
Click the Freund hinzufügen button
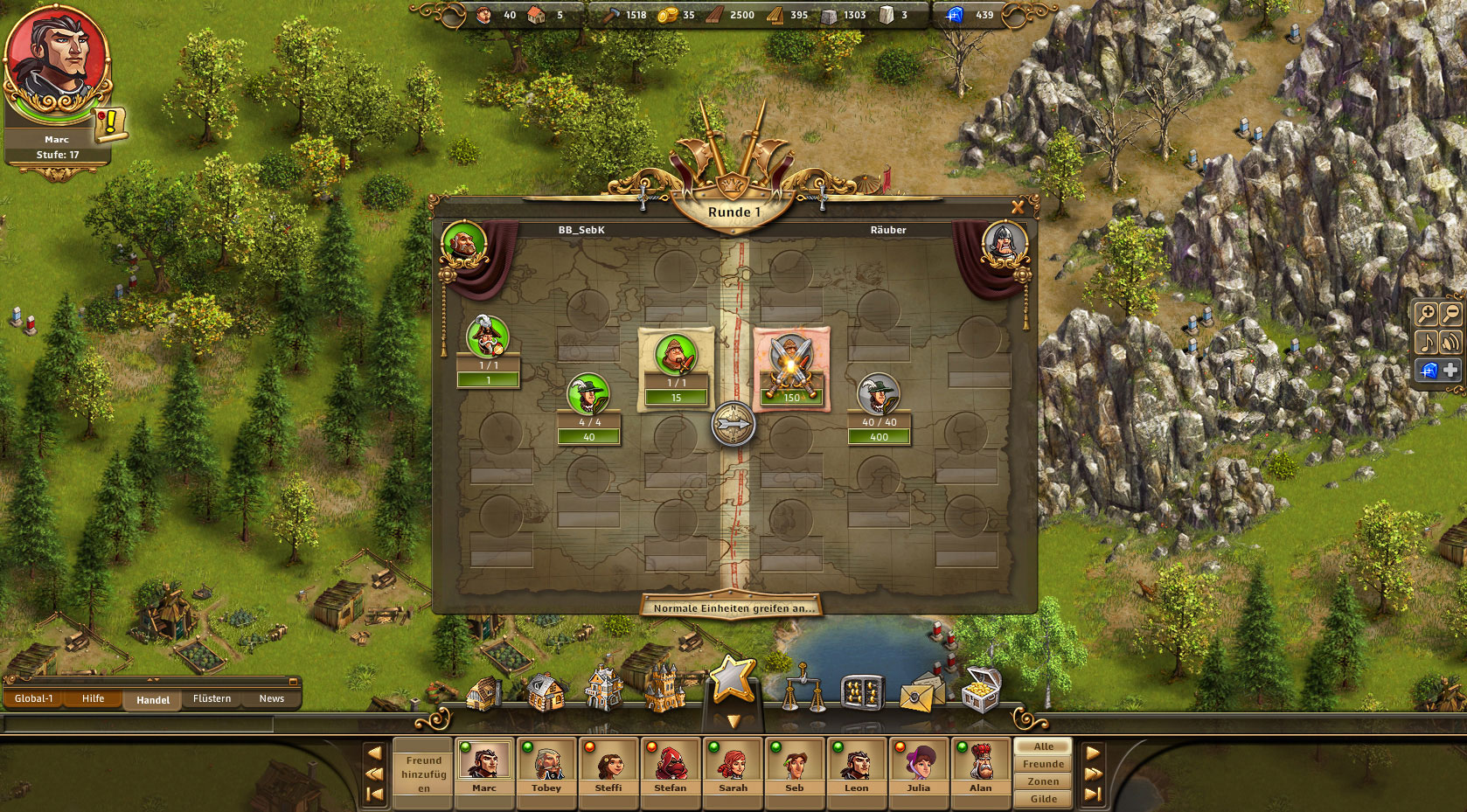[x=423, y=774]
